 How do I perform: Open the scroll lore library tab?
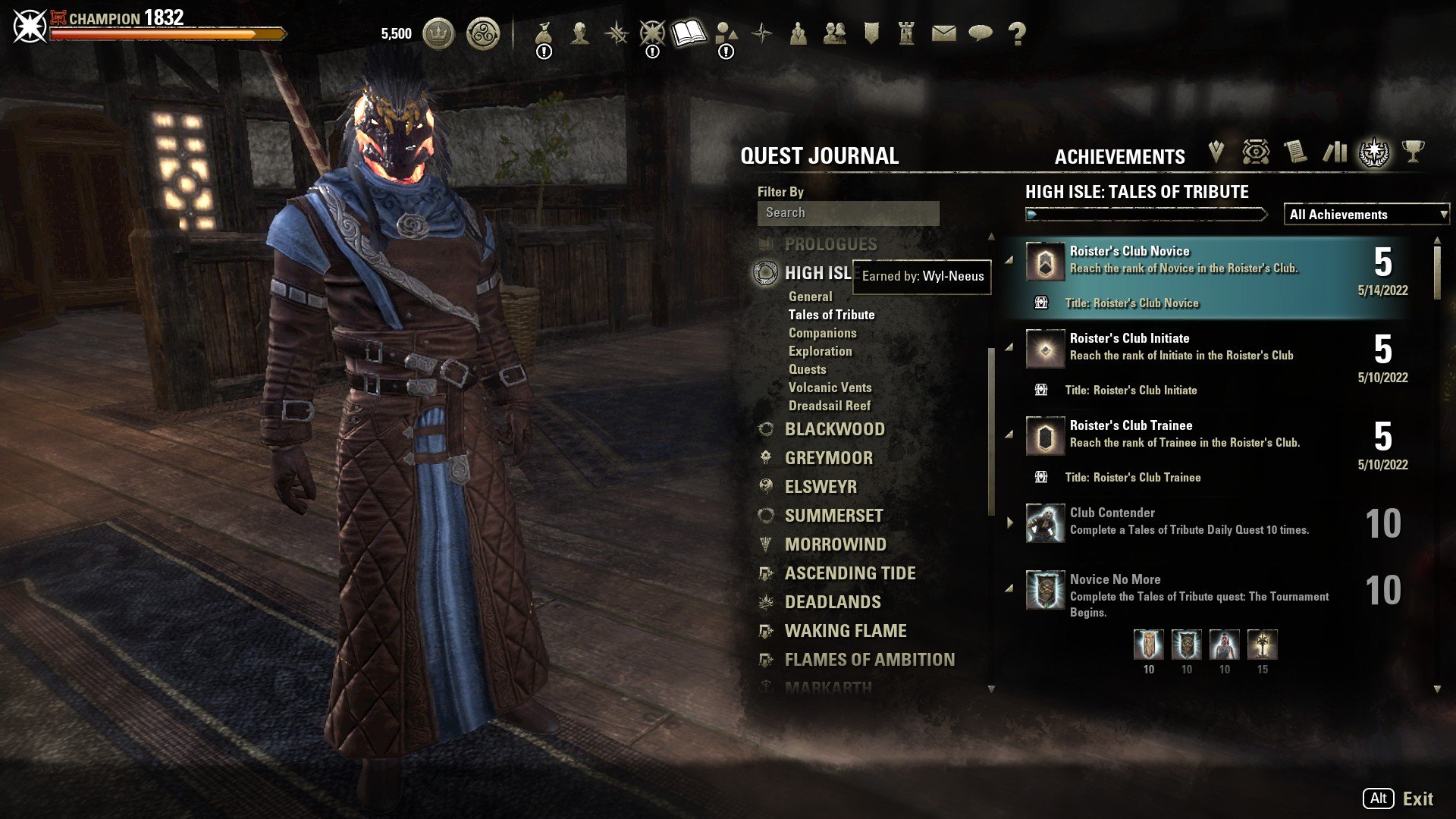1295,152
